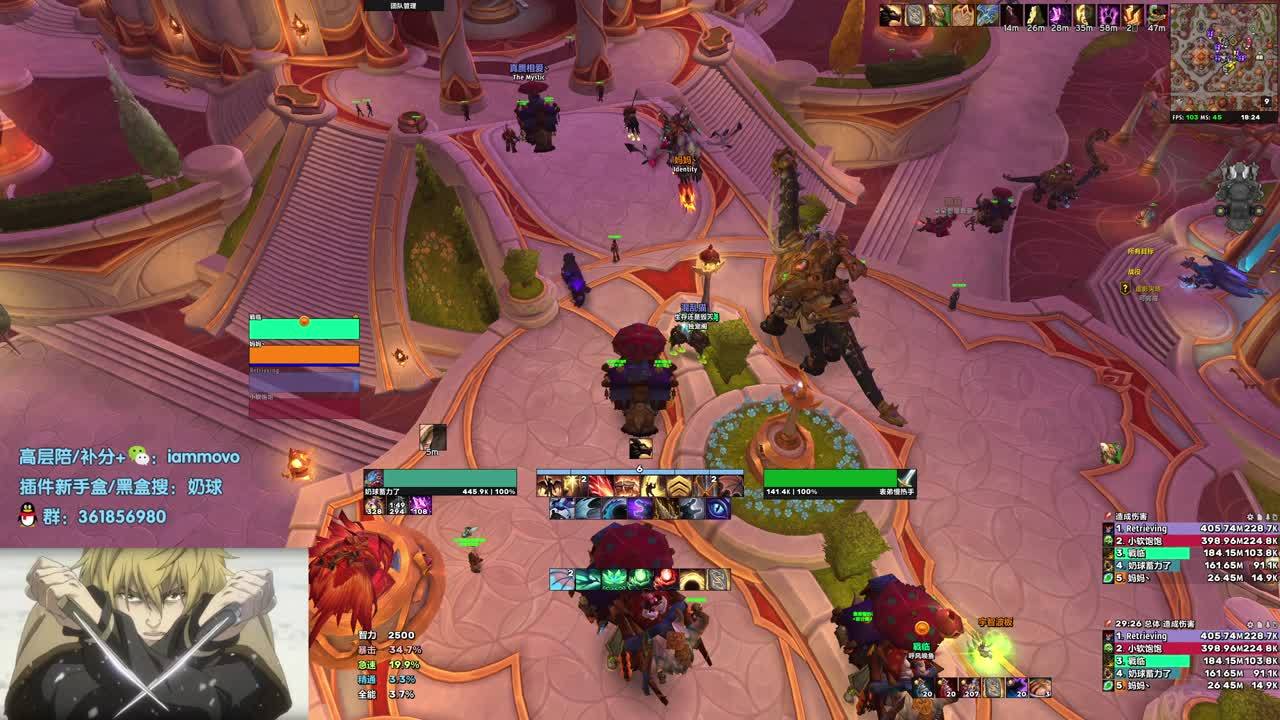Viewport: 1280px width, 720px height.
Task: Target the orange party member frame
Action: (x=304, y=354)
